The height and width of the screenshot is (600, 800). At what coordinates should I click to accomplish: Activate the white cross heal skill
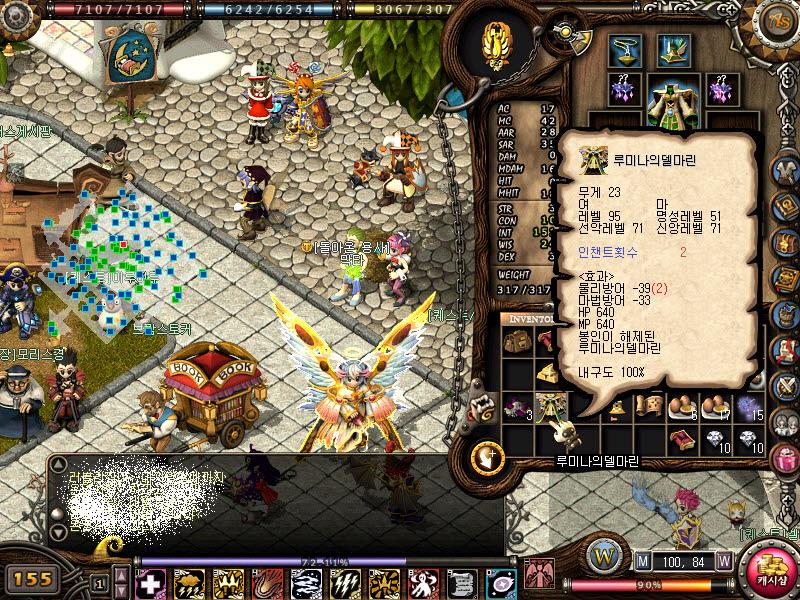pos(150,583)
